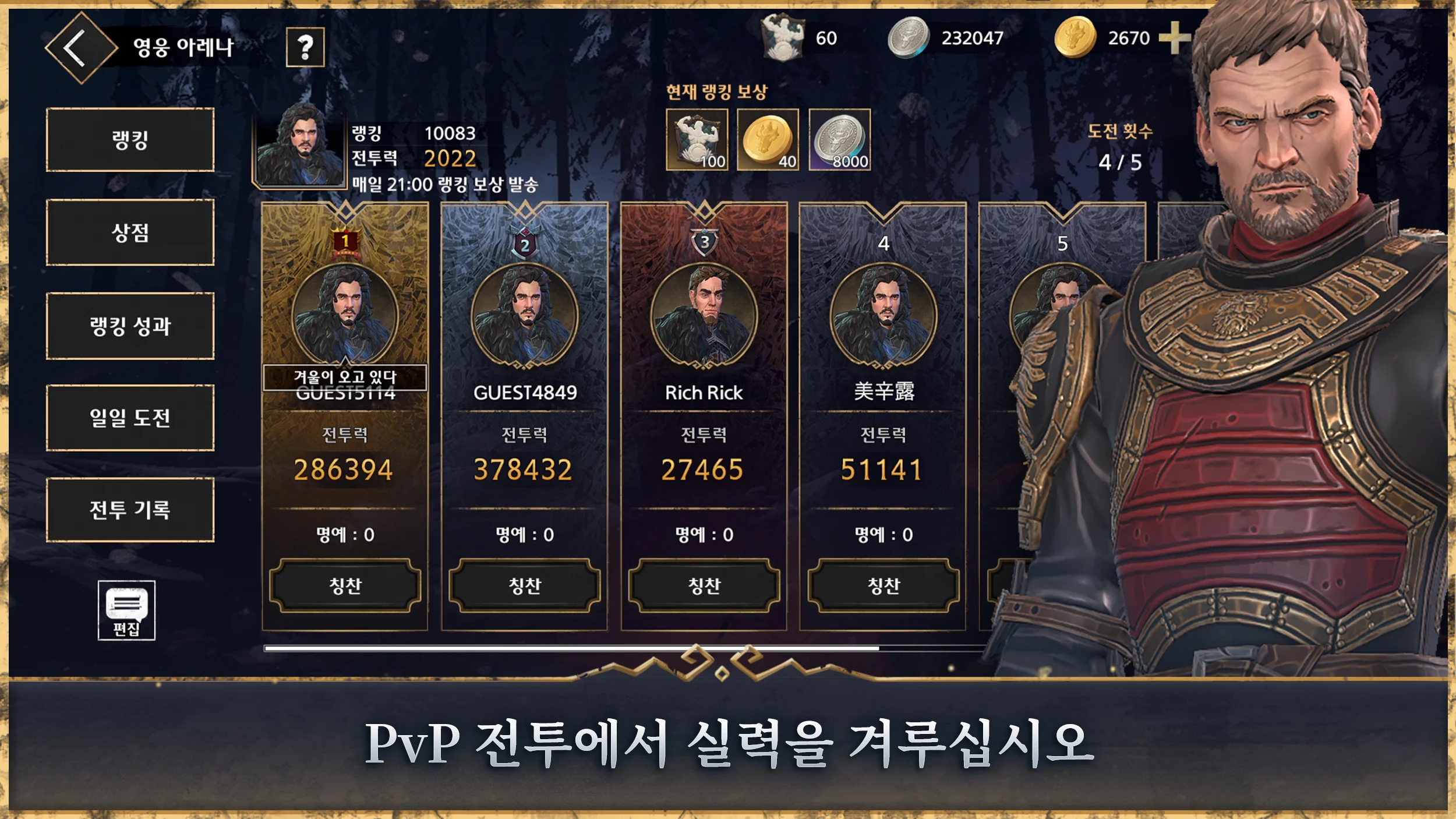Inspect the gold coin reward of 40
Viewport: 1456px width, 819px height.
[x=768, y=140]
